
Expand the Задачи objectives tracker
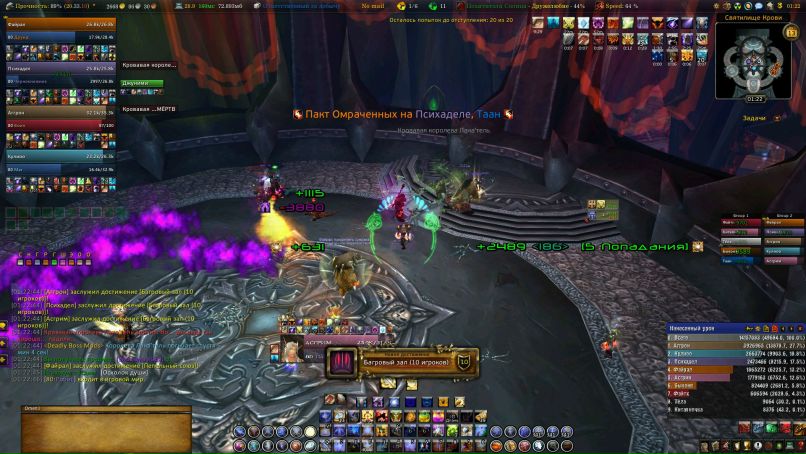(x=757, y=117)
